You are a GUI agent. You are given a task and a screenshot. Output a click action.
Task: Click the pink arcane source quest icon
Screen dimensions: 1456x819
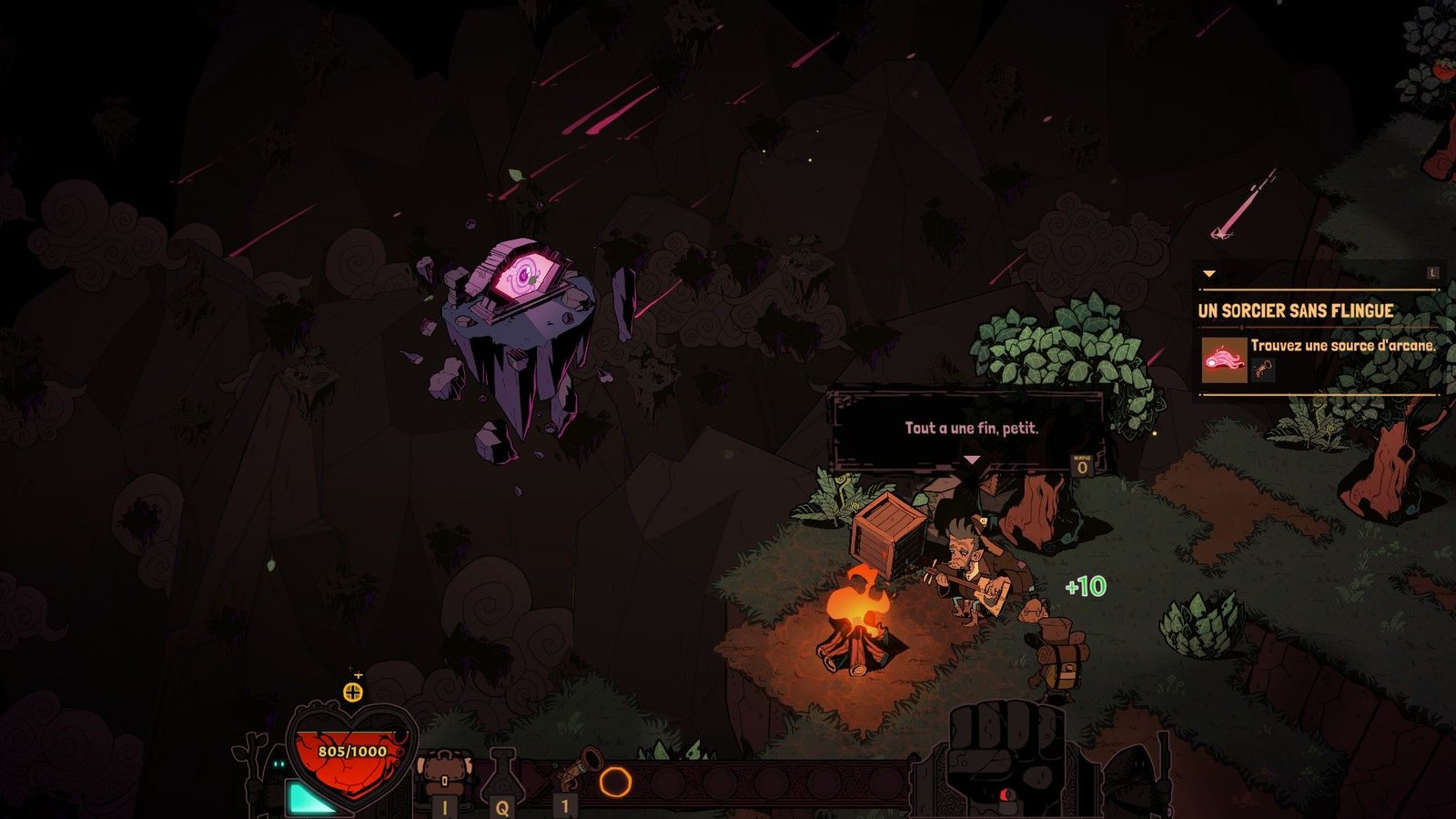(1223, 359)
